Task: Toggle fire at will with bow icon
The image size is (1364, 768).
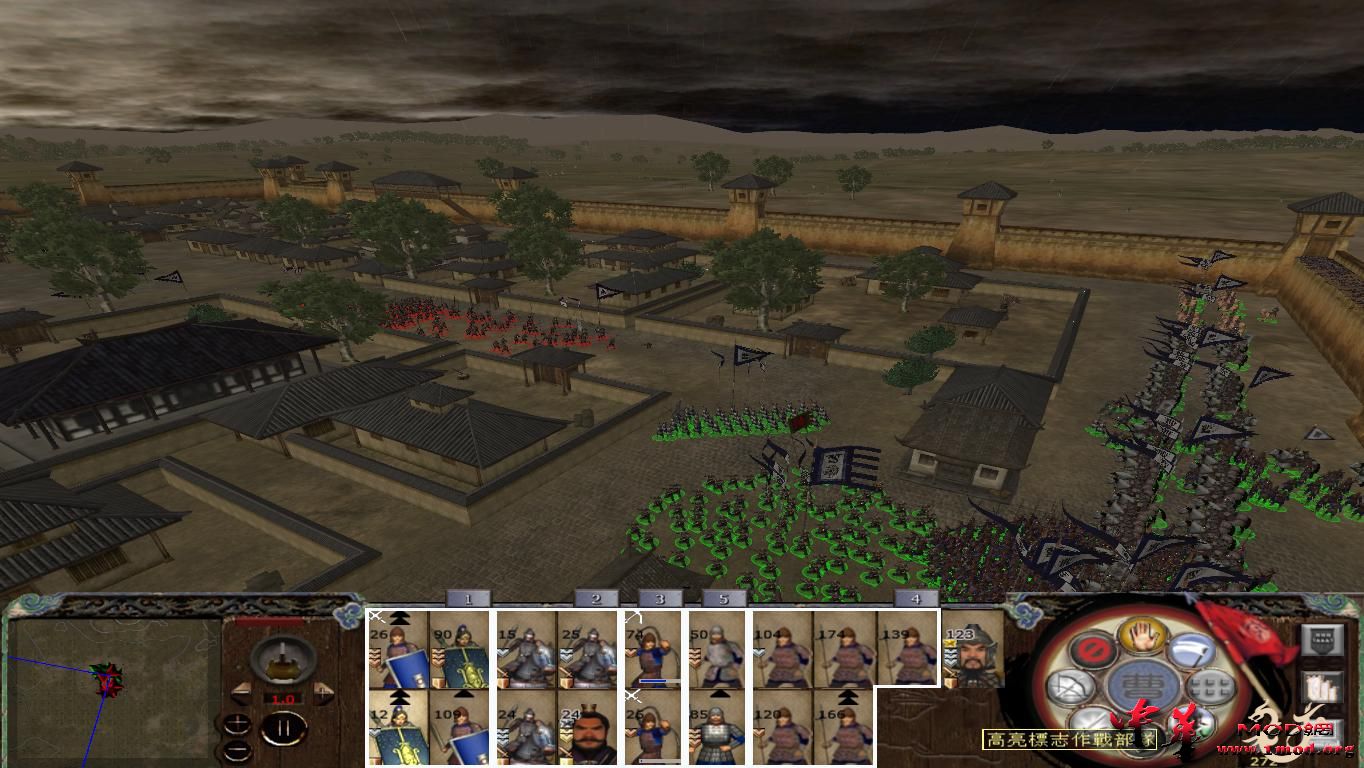Action: (1071, 688)
